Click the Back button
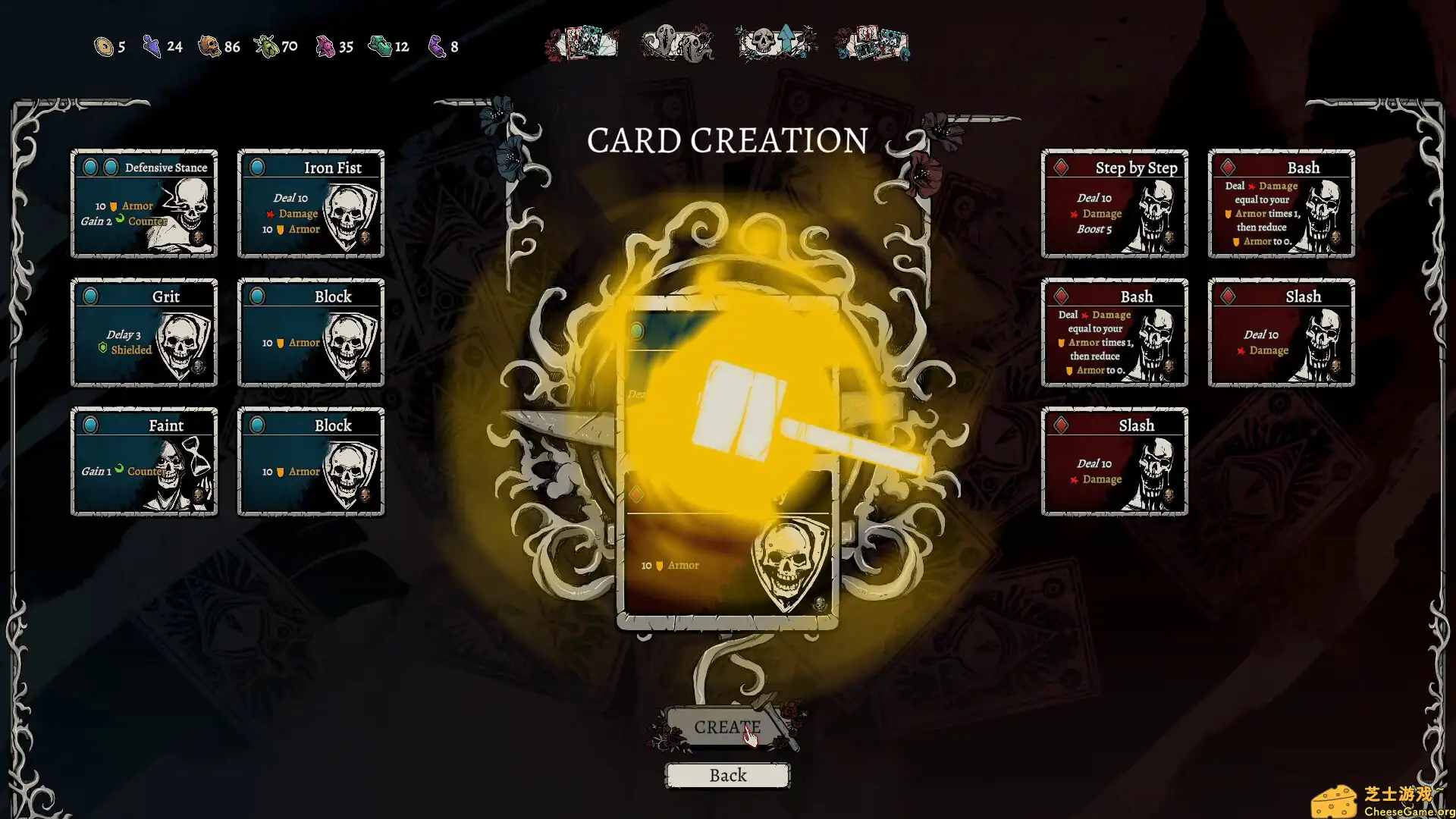The image size is (1456, 819). tap(727, 775)
